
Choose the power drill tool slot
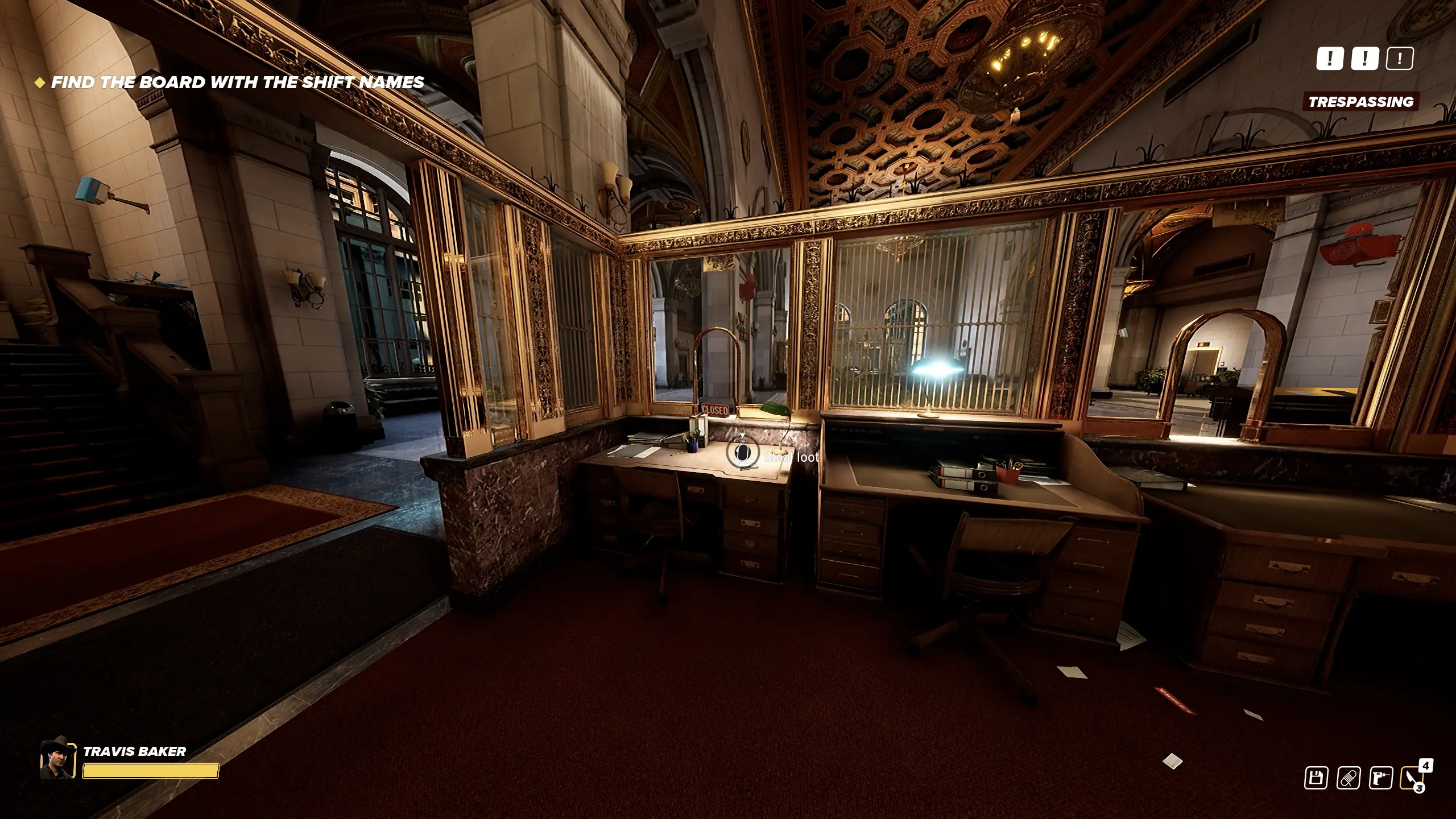click(1380, 777)
